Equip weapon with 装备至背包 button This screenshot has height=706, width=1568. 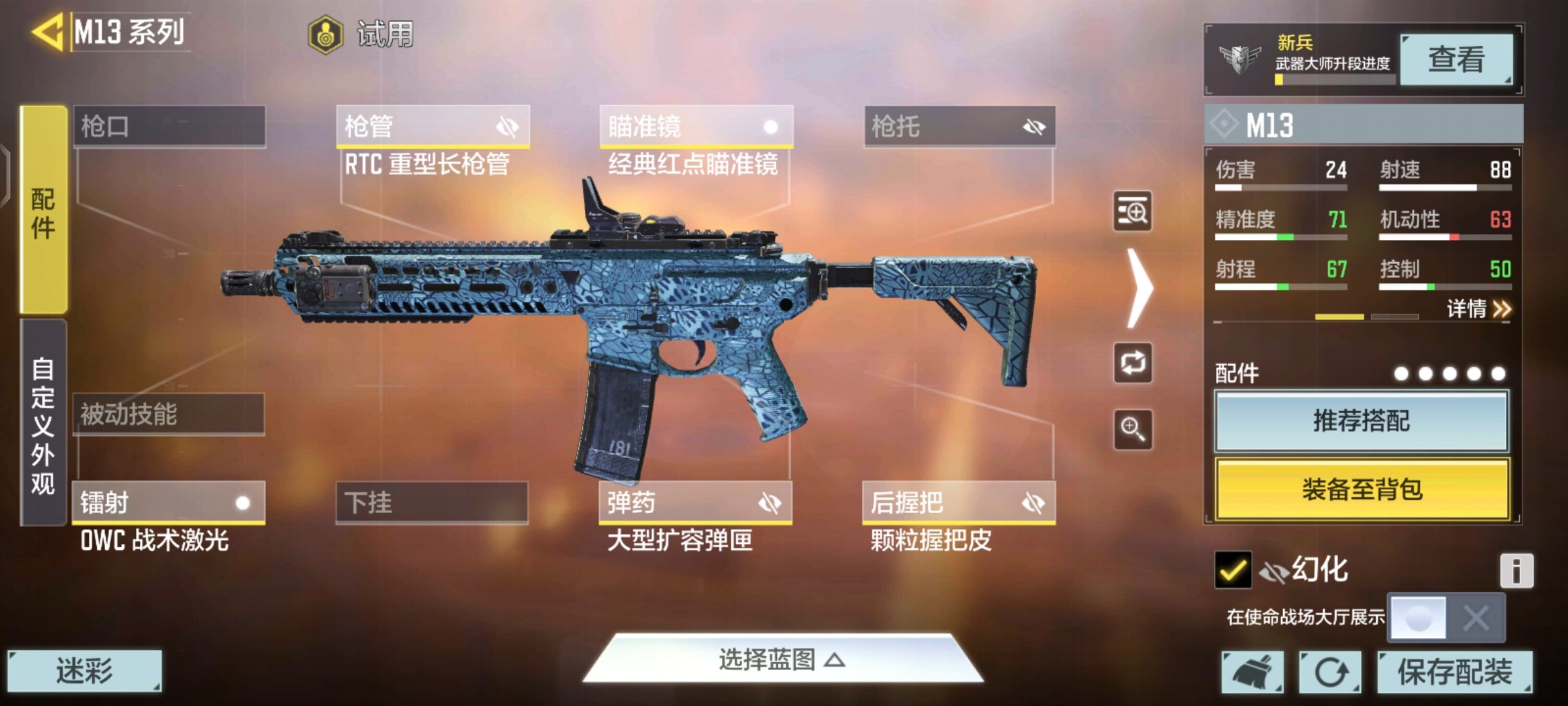1362,489
